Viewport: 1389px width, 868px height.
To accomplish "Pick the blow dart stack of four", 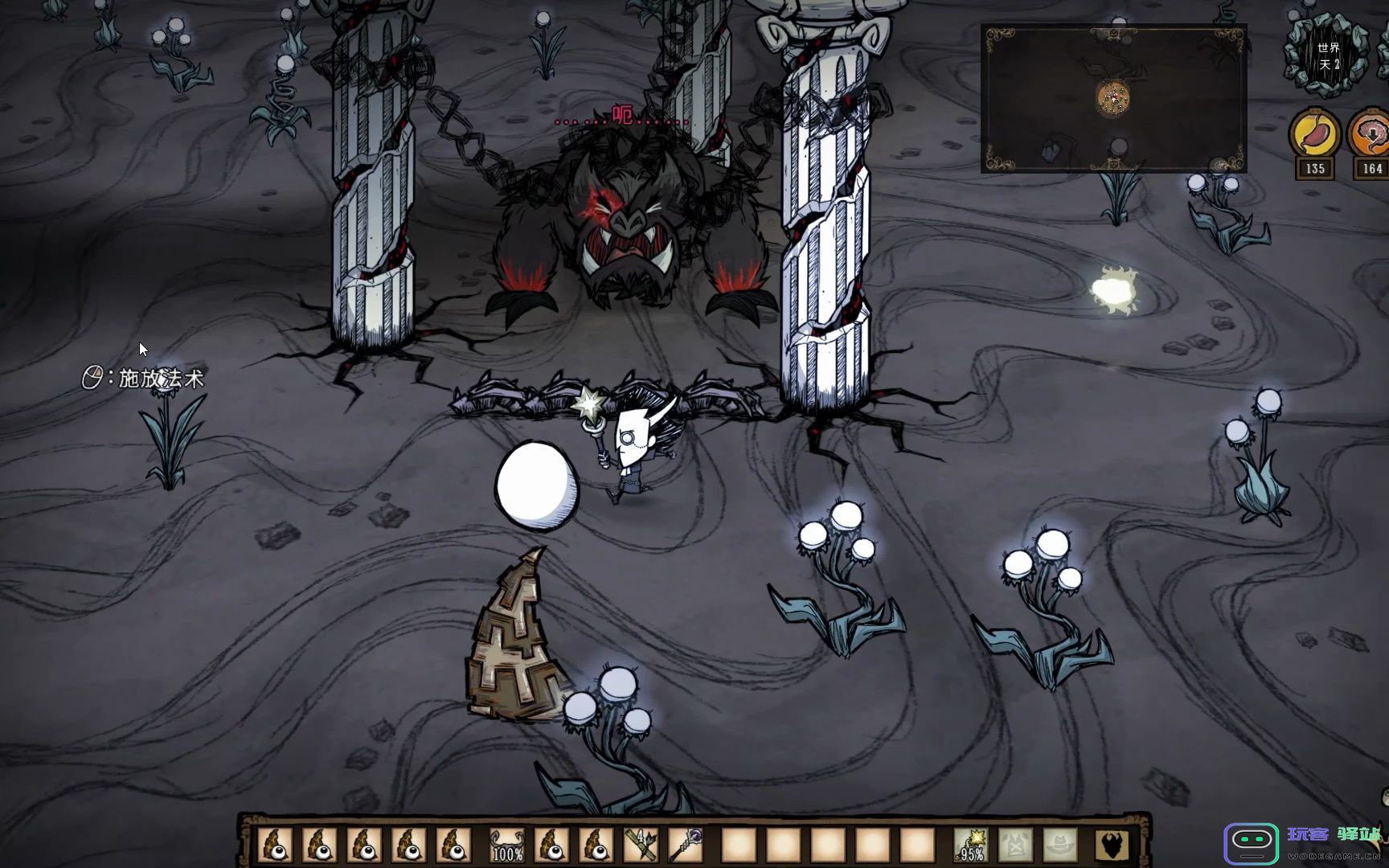I will coord(643,845).
